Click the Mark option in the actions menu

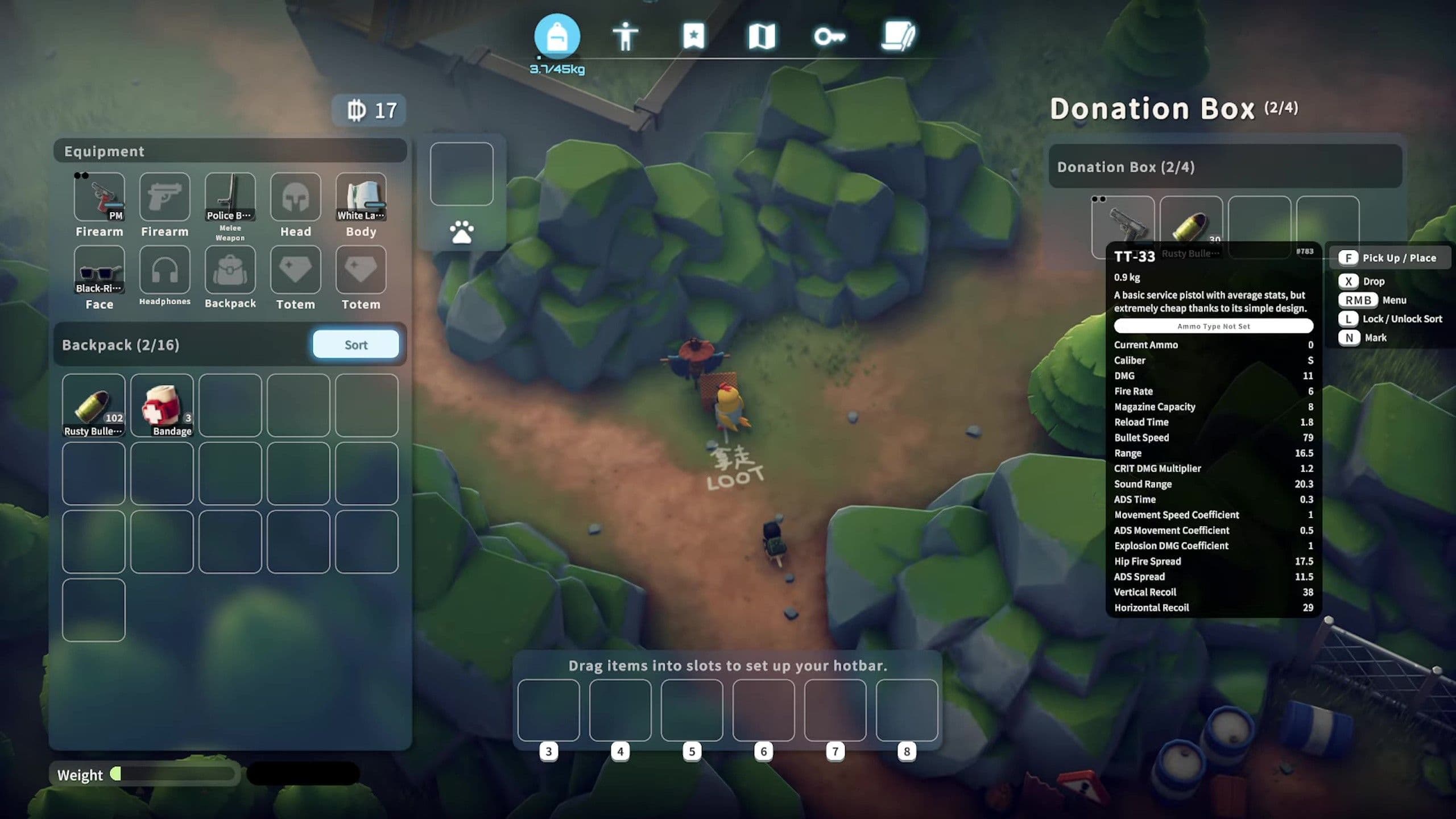[x=1376, y=338]
